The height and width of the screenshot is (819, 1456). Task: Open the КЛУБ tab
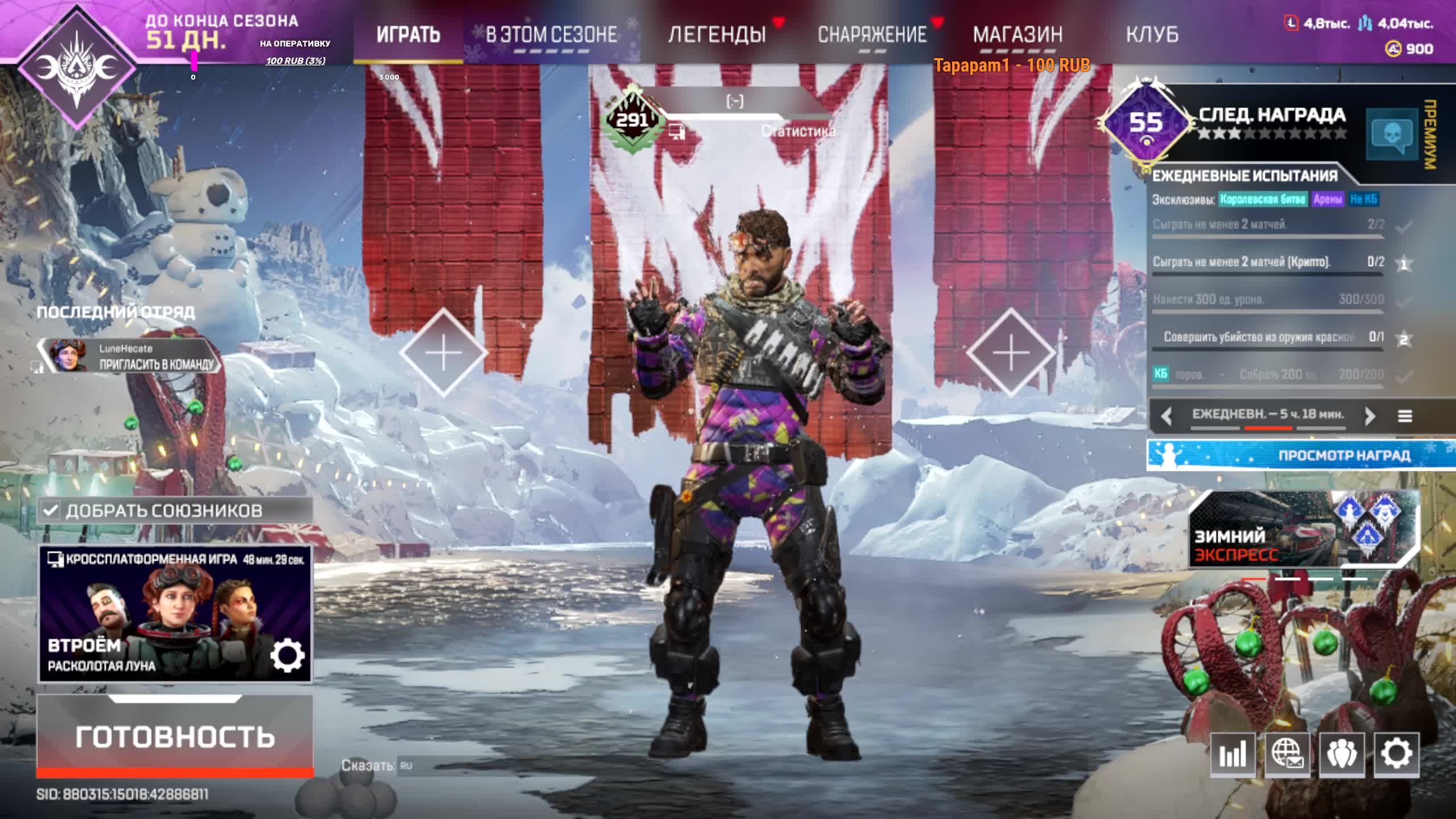[x=1152, y=35]
